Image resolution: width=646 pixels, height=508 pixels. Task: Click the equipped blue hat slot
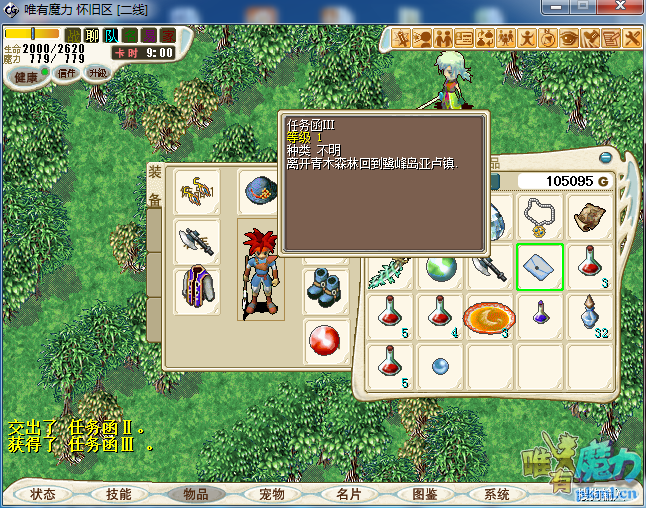point(261,190)
